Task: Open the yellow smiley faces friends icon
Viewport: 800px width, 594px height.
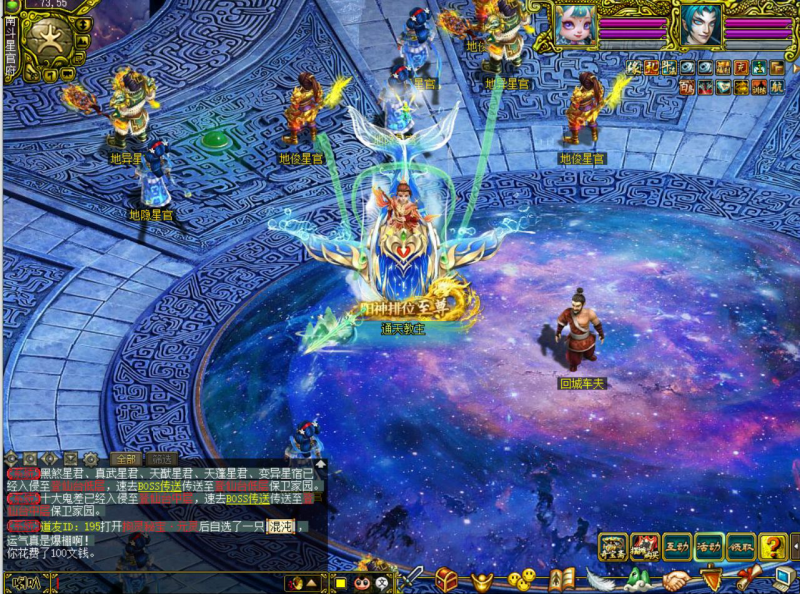Action: pyautogui.click(x=520, y=578)
